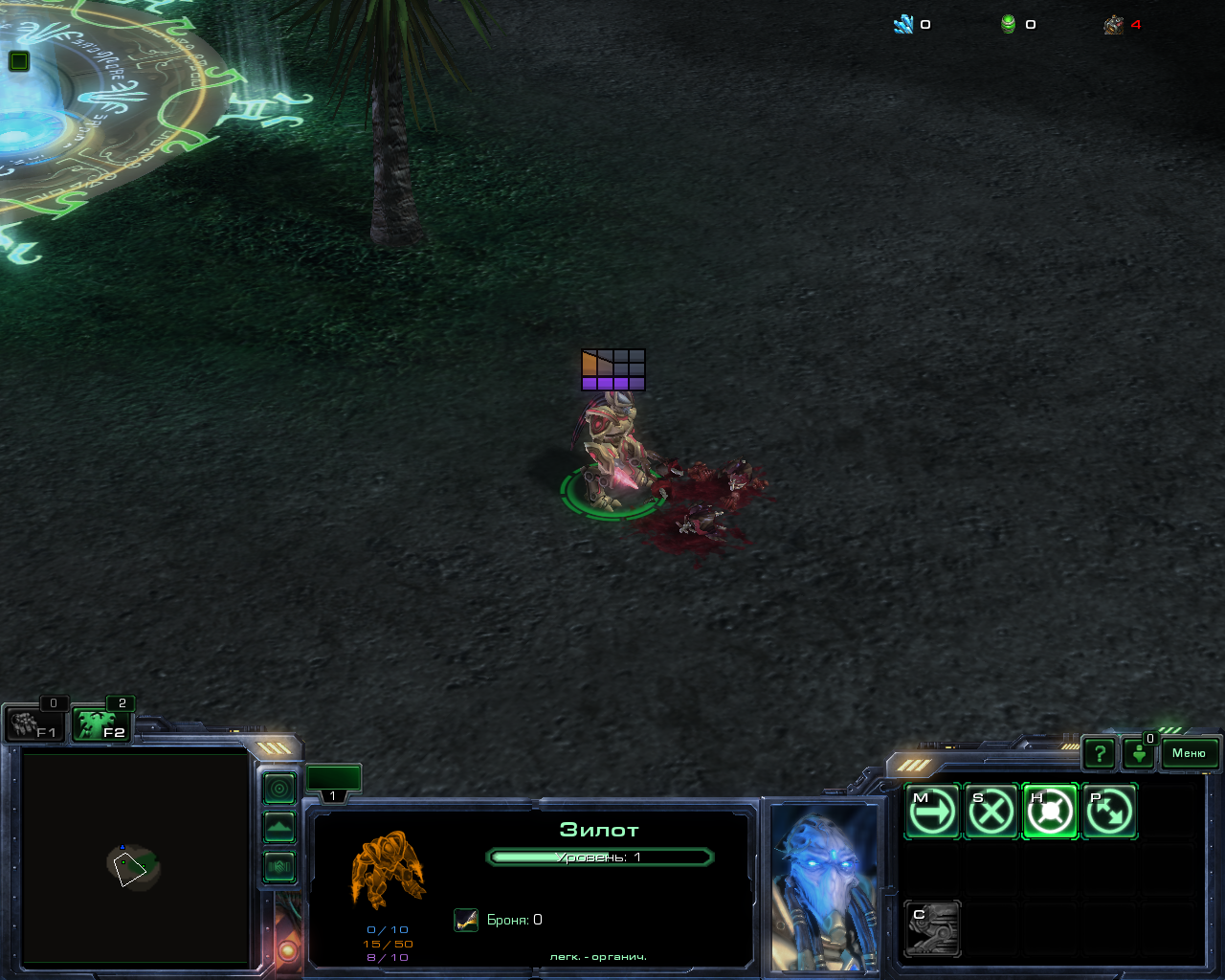Click the green download arrow button

[1139, 754]
